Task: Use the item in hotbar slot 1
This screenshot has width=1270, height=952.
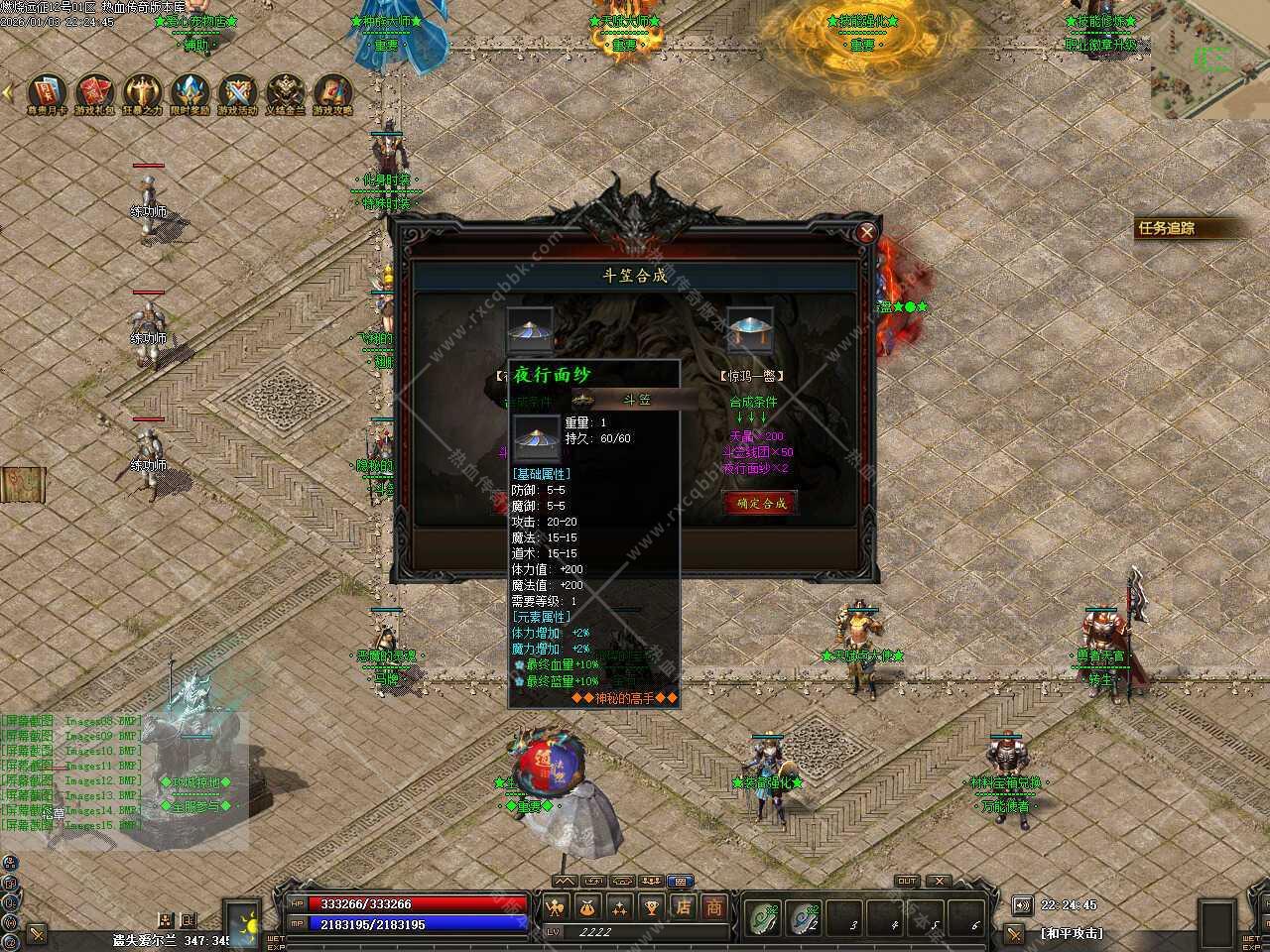Action: click(x=763, y=917)
